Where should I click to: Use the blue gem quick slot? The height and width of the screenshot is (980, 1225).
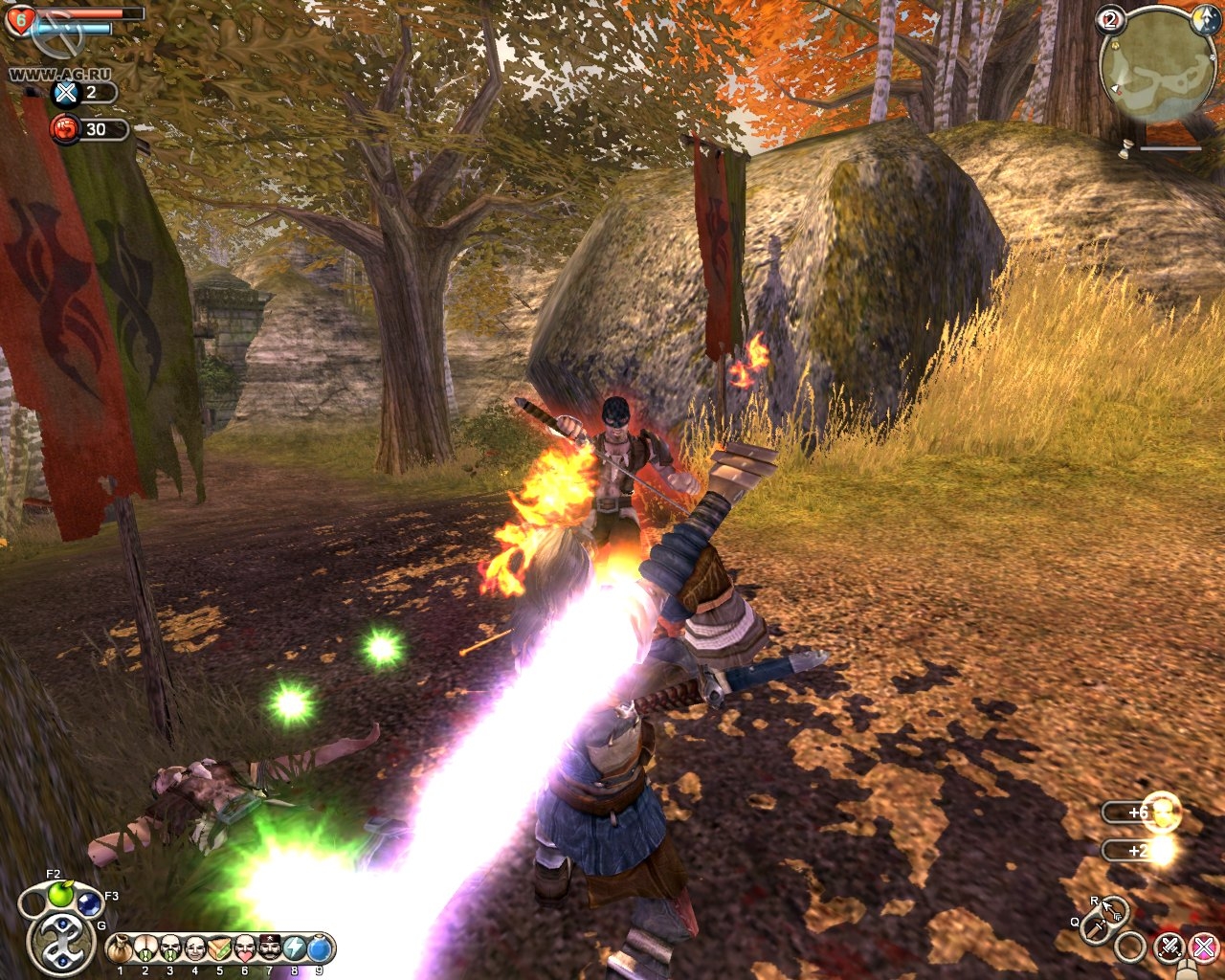[89, 903]
